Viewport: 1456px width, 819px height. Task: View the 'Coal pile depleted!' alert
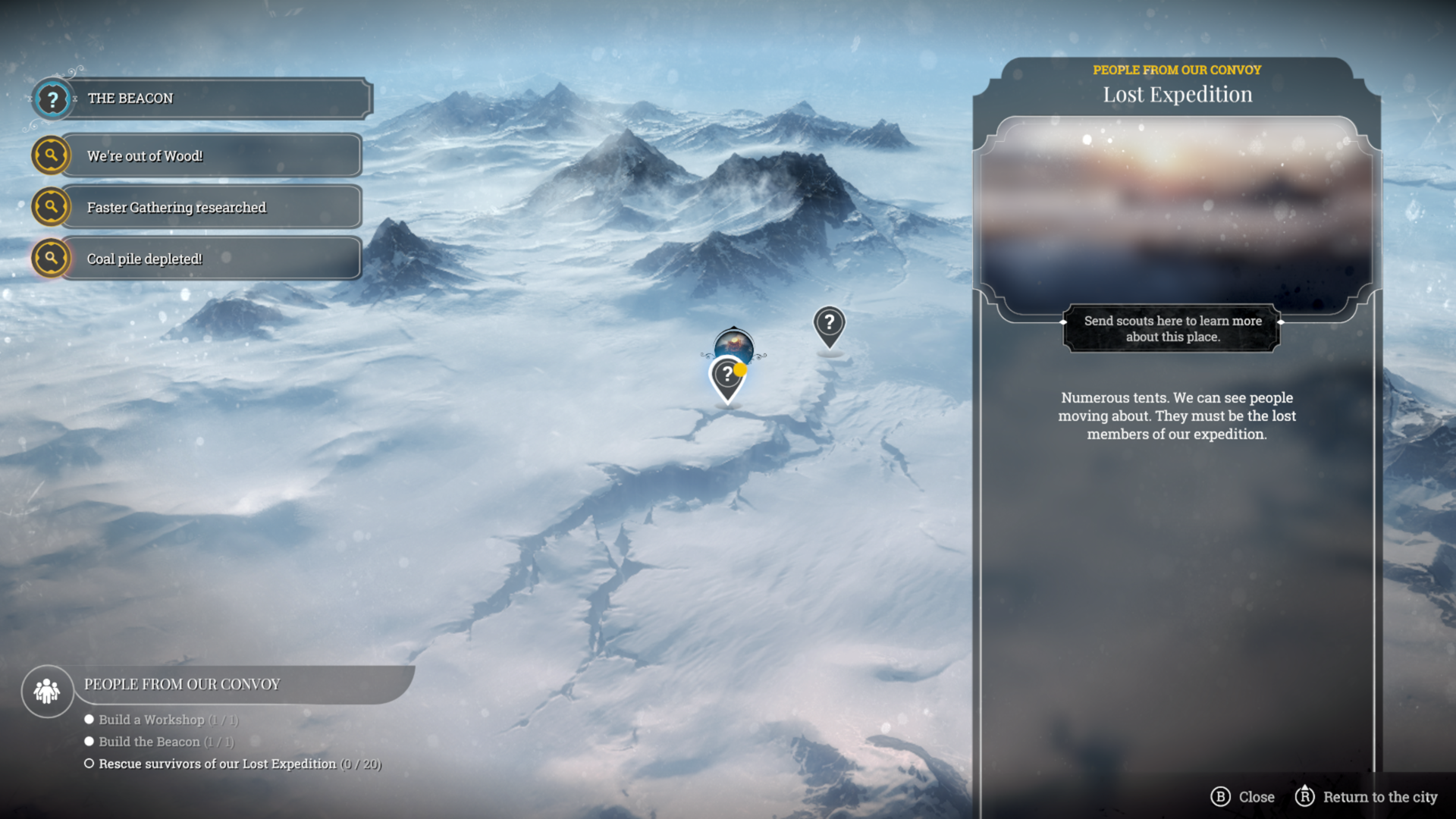click(x=201, y=259)
